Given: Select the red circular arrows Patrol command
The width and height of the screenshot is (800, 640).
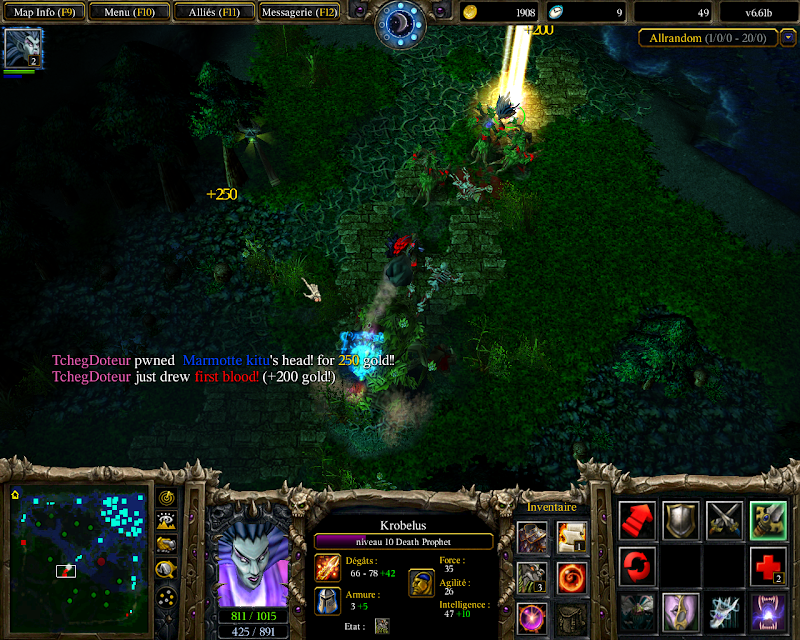Looking at the screenshot, I should click(x=637, y=566).
